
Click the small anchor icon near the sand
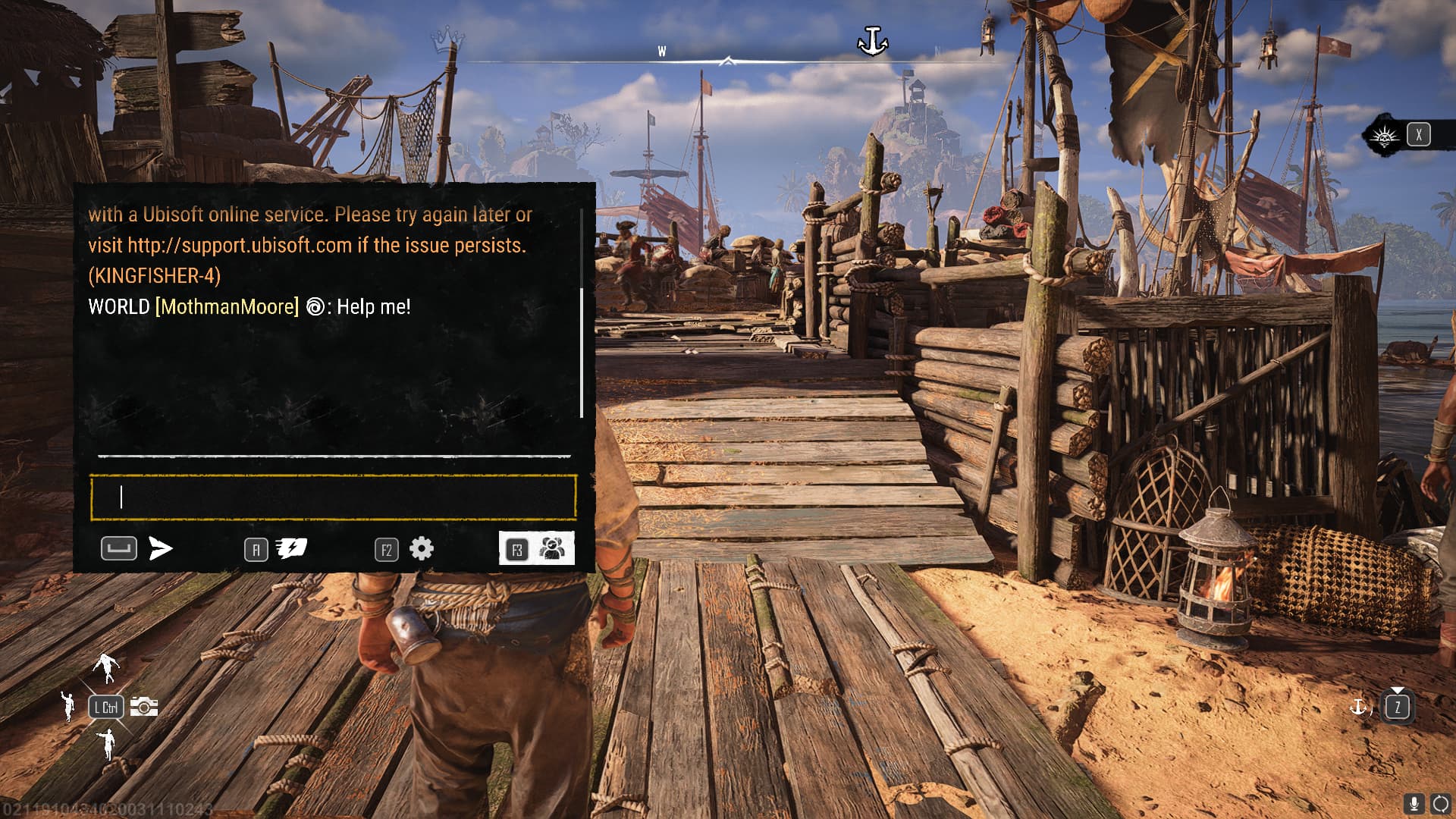[x=1358, y=707]
